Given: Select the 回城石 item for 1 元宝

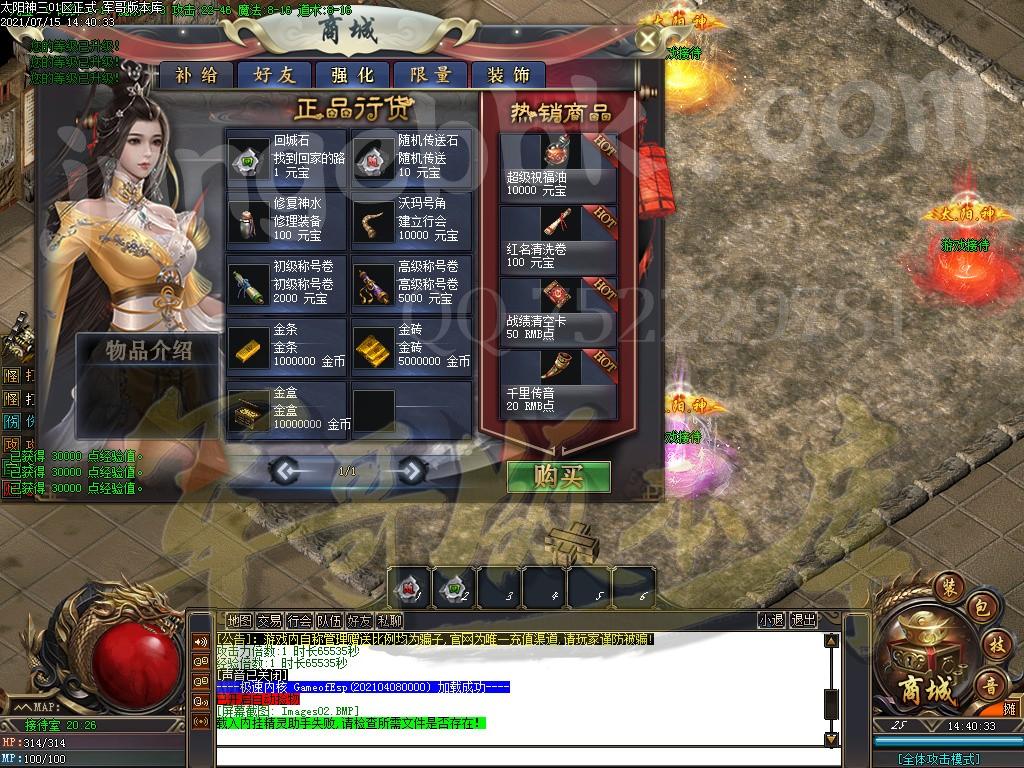Looking at the screenshot, I should tap(286, 158).
